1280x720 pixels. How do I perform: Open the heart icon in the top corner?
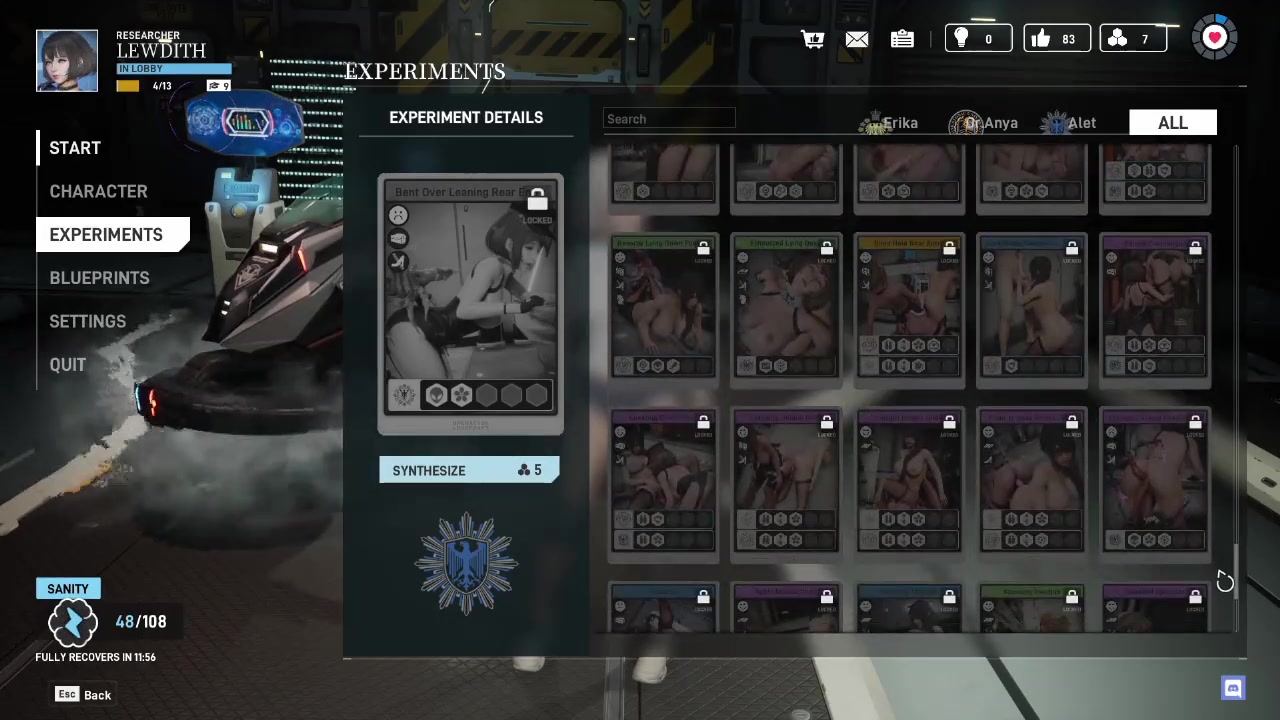pos(1214,38)
